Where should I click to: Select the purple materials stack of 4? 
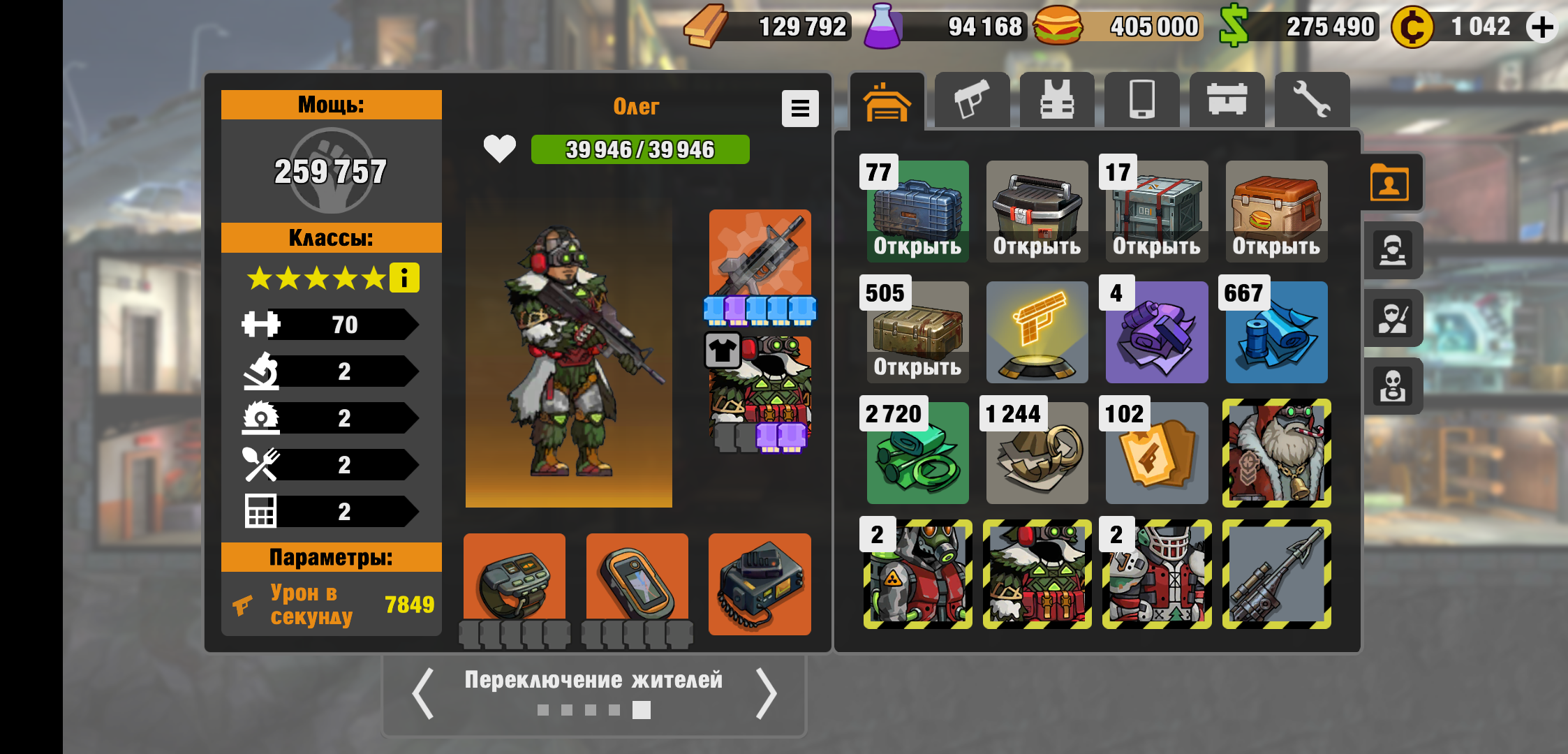(x=1157, y=333)
